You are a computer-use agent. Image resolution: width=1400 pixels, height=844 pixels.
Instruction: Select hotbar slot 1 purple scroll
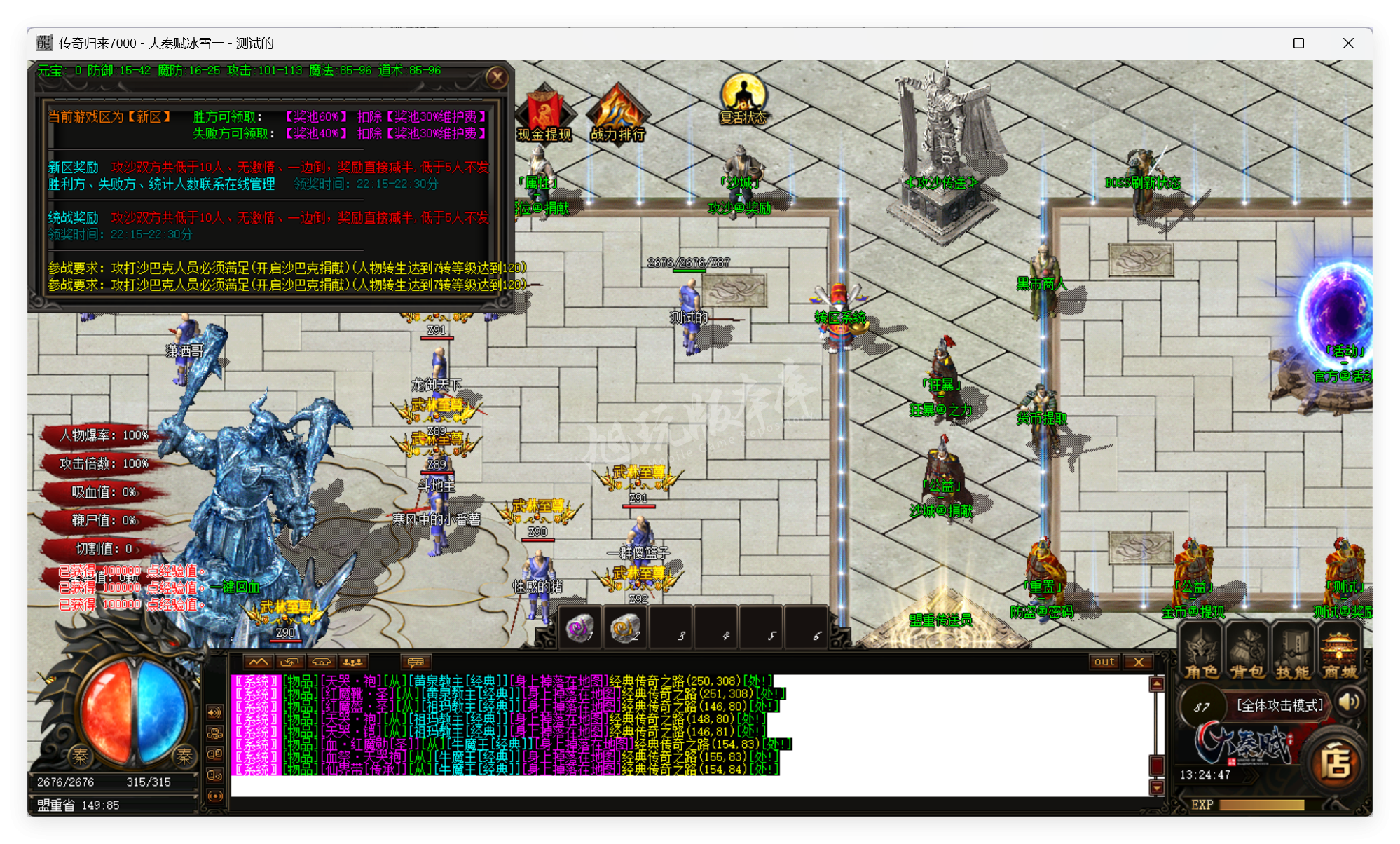pyautogui.click(x=579, y=627)
